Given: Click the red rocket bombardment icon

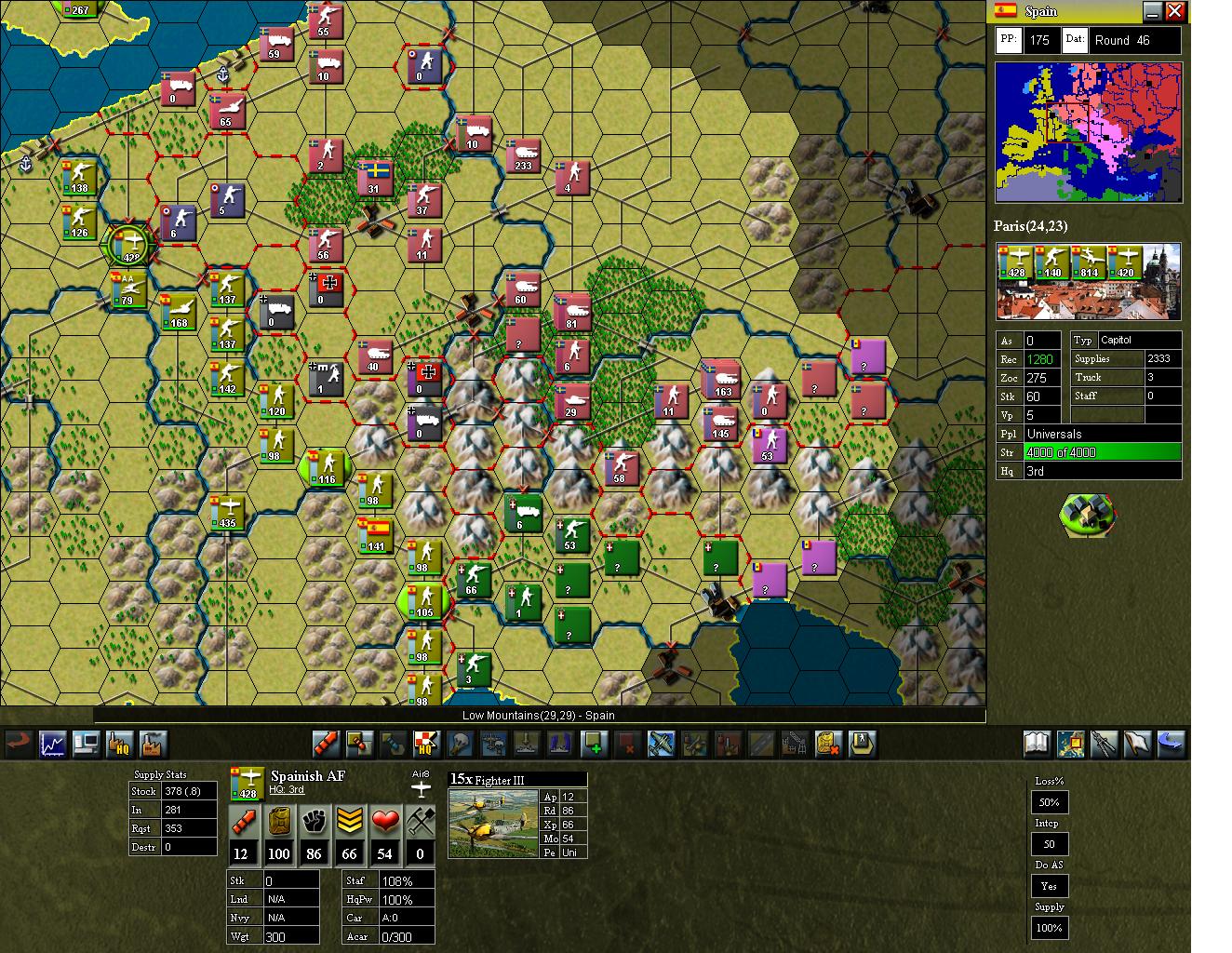Looking at the screenshot, I should point(325,743).
